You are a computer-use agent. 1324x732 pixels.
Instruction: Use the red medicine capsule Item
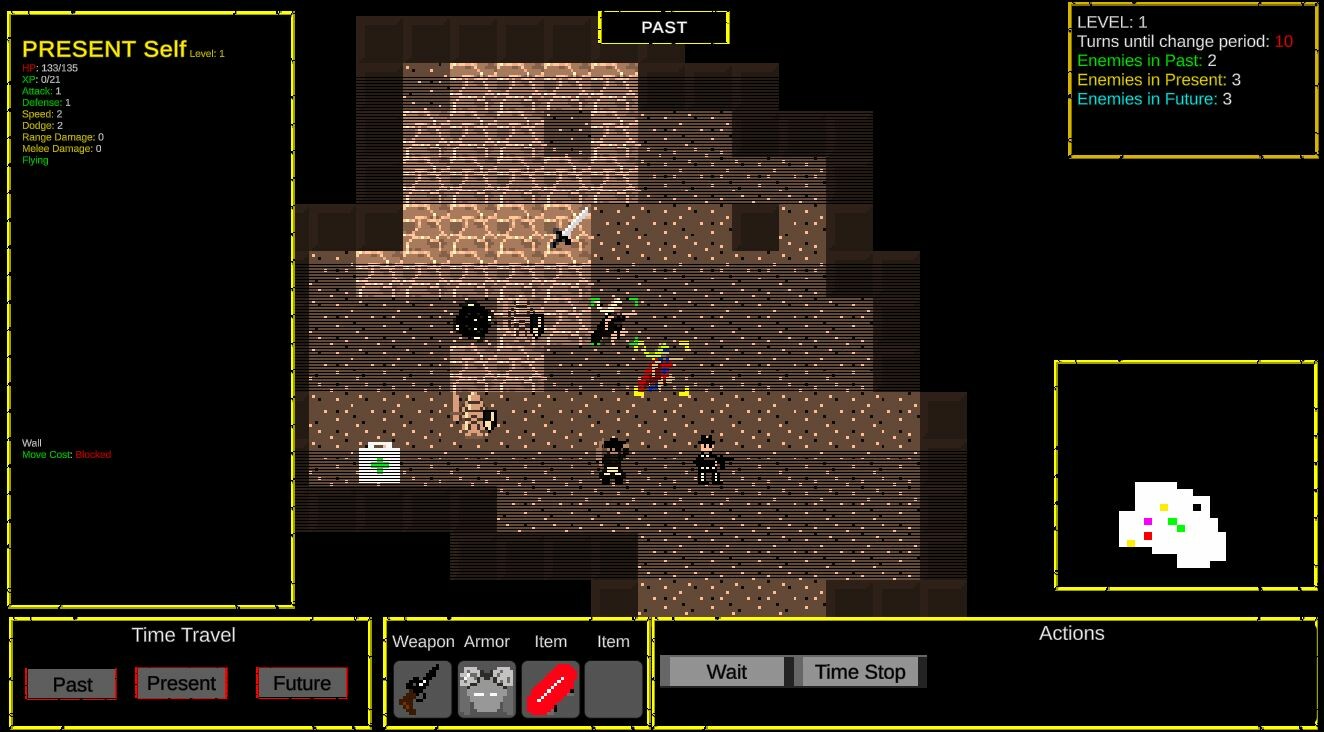point(550,689)
